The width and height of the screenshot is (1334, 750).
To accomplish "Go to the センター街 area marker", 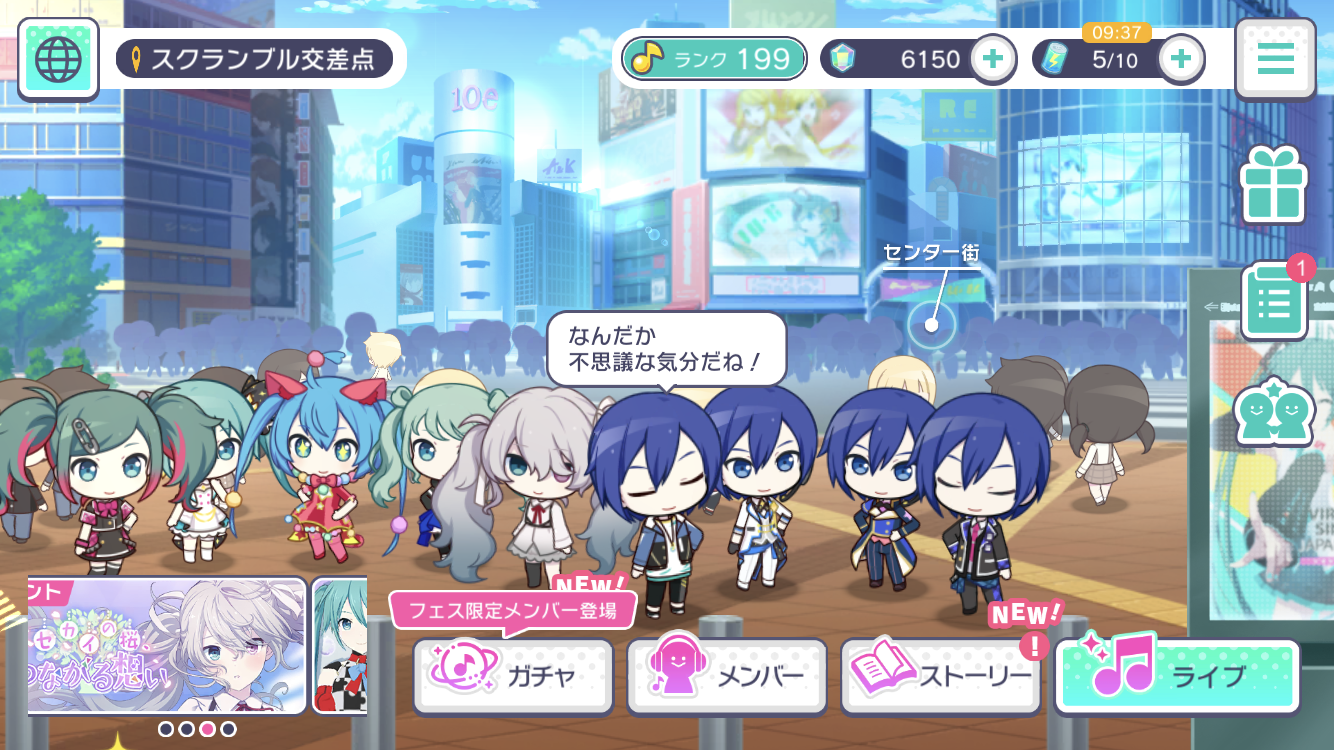I will tap(932, 322).
